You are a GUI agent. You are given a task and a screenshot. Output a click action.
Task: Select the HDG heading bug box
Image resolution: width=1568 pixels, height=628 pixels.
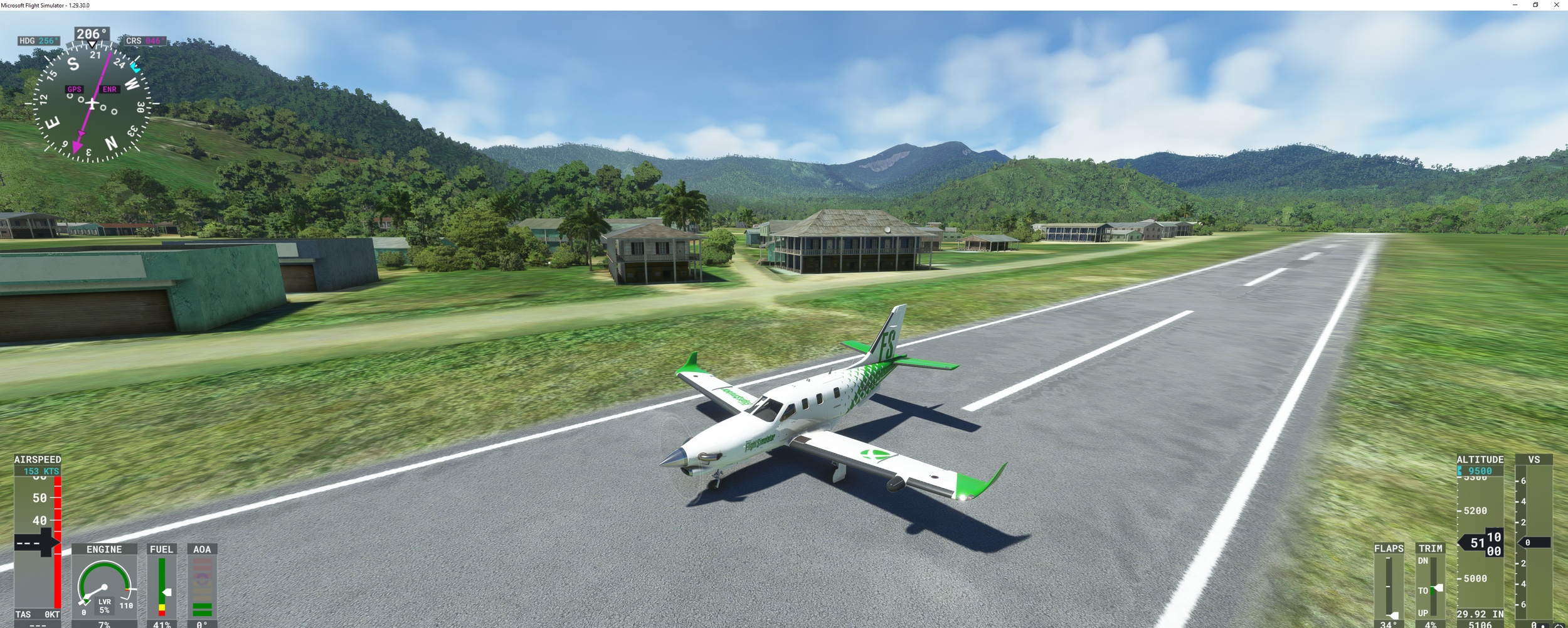point(39,41)
